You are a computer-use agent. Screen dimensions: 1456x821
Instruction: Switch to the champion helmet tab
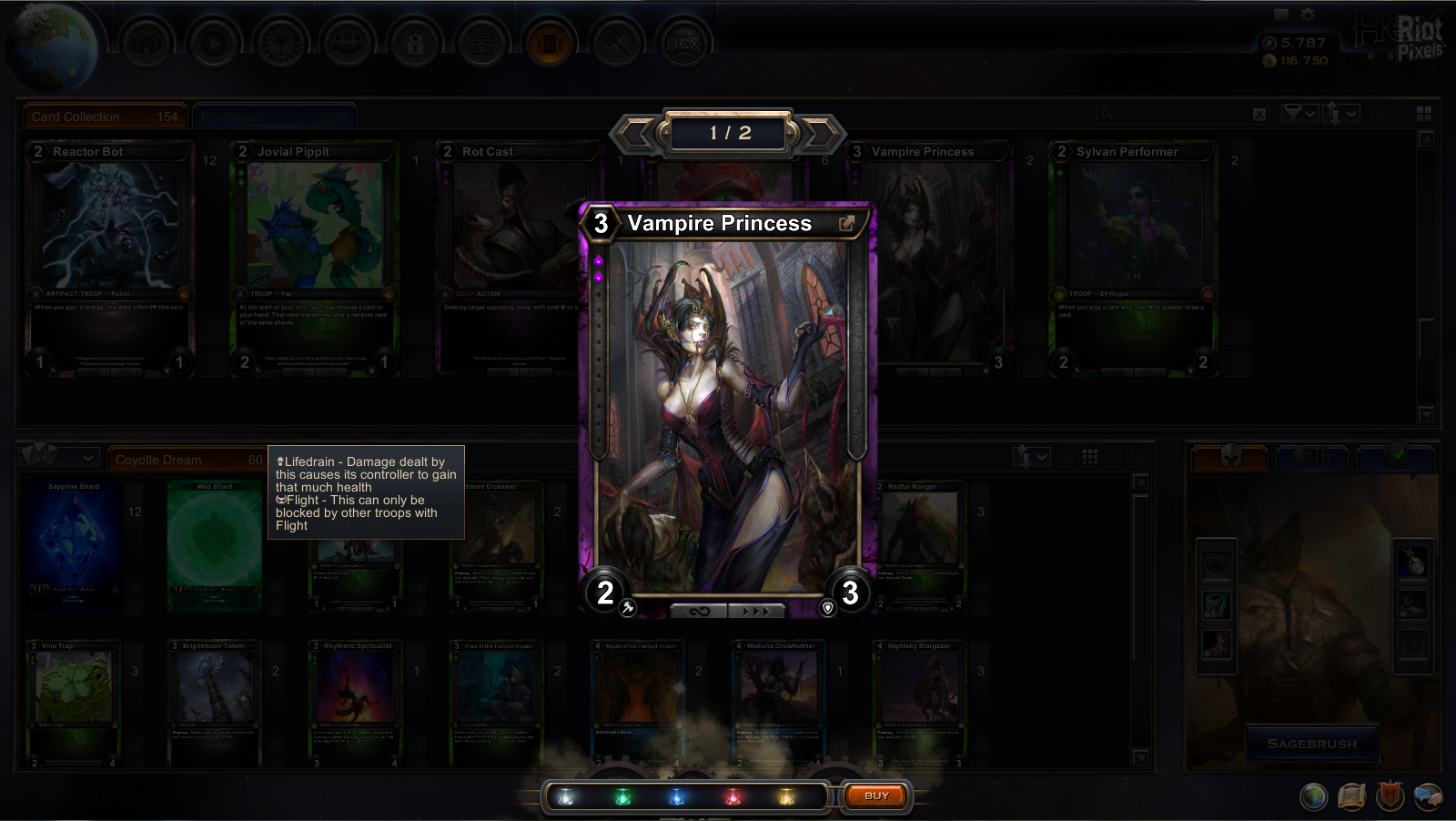click(1230, 456)
